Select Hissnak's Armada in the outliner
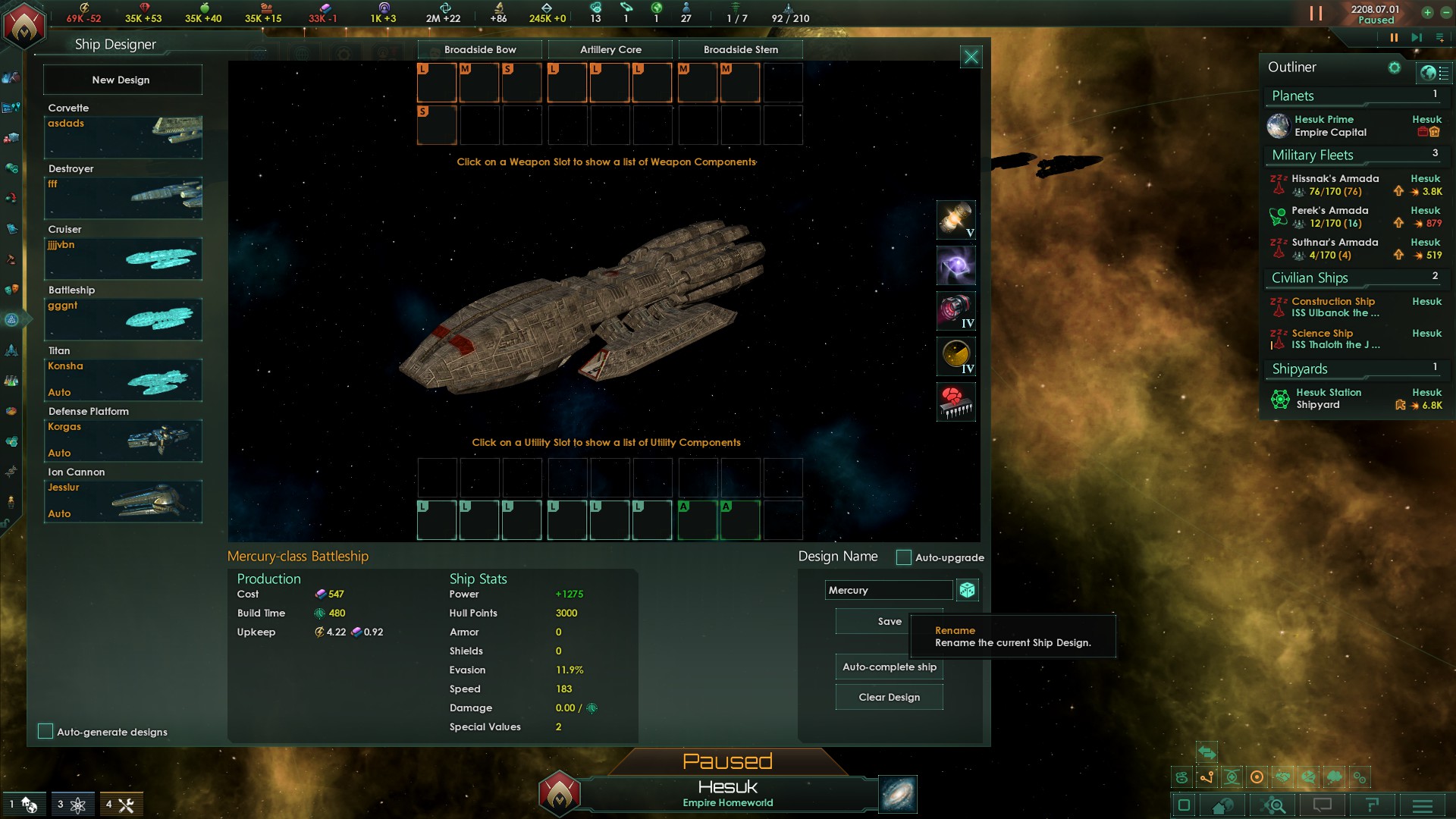1456x819 pixels. pos(1335,184)
